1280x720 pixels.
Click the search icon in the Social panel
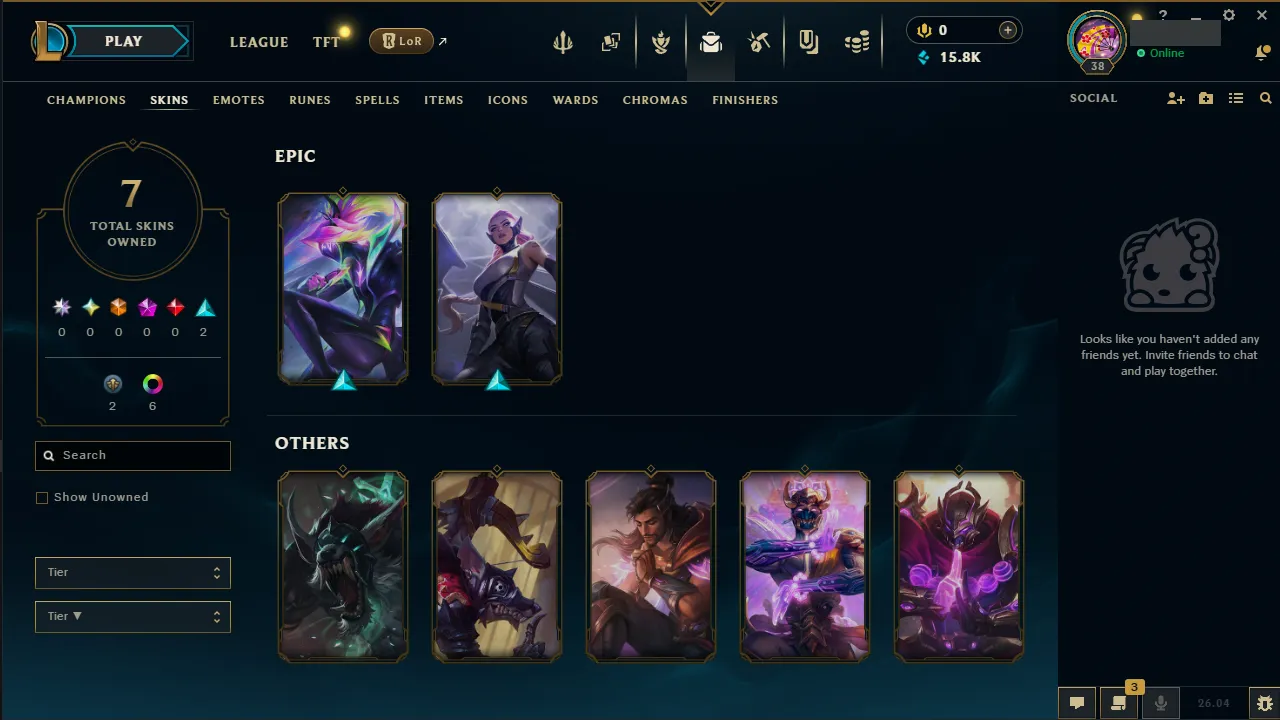pos(1266,98)
